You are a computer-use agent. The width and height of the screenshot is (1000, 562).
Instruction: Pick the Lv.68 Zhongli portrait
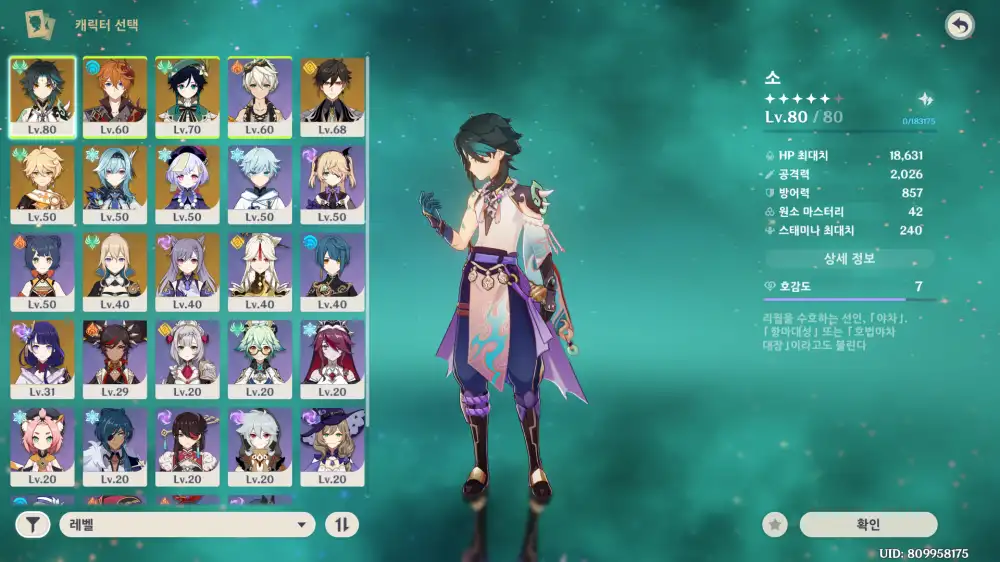[x=332, y=96]
